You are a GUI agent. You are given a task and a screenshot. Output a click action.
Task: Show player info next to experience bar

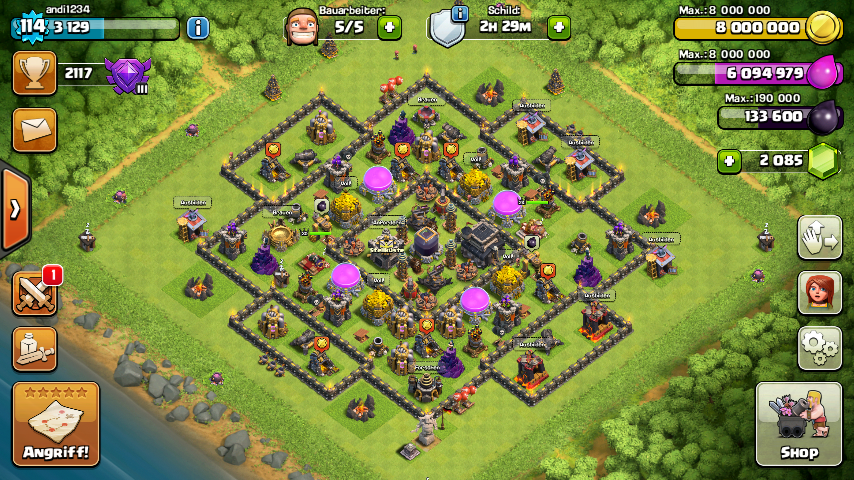(x=198, y=28)
